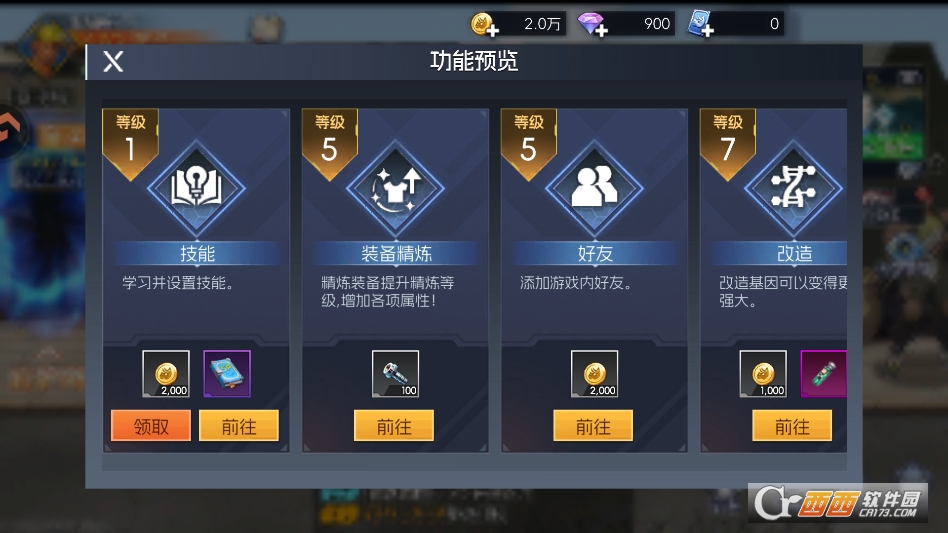Inspect the green vial reward under 改造
This screenshot has width=948, height=533.
[x=824, y=374]
